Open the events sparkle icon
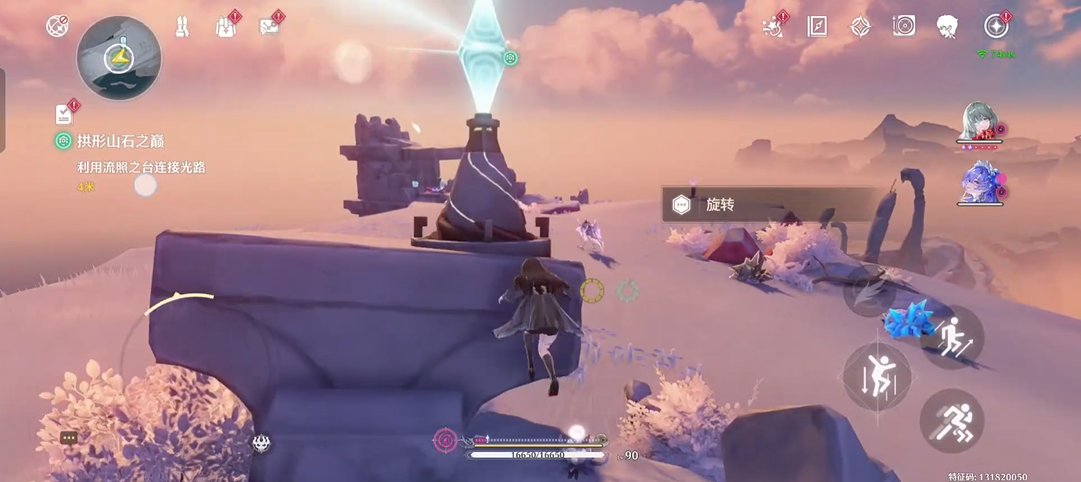This screenshot has width=1081, height=482. click(773, 27)
